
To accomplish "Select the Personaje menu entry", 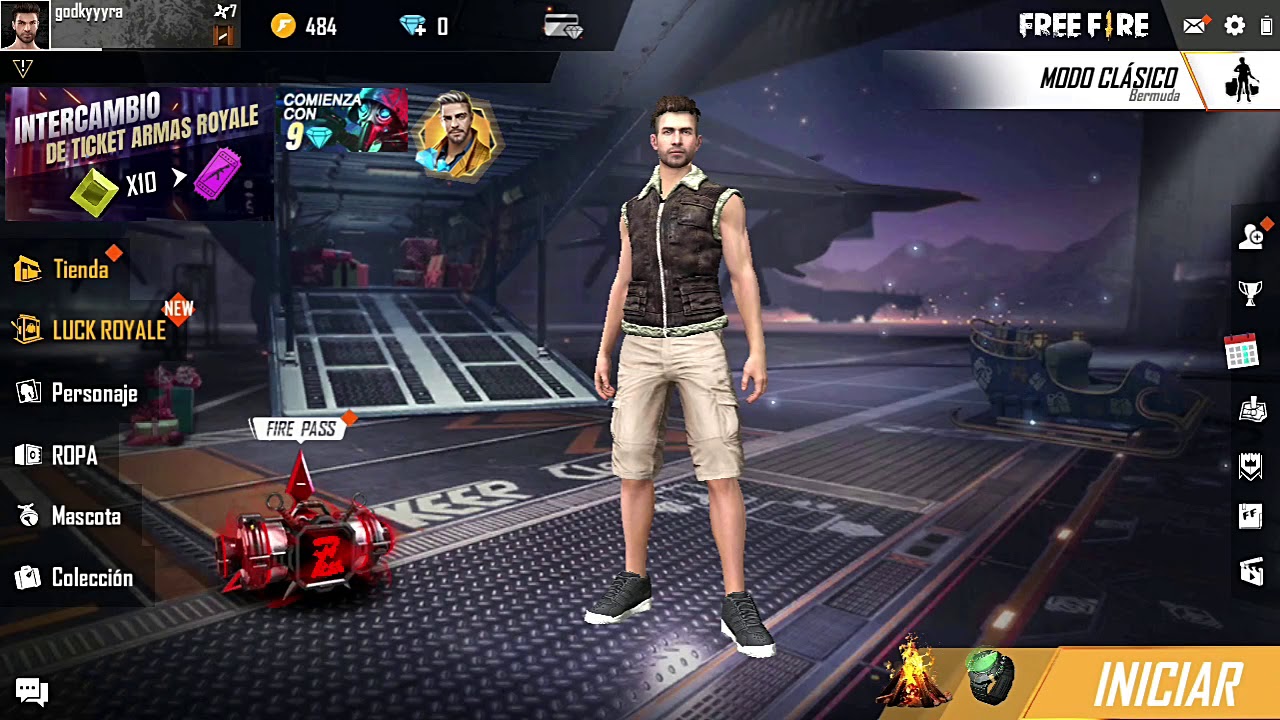I will 78,393.
